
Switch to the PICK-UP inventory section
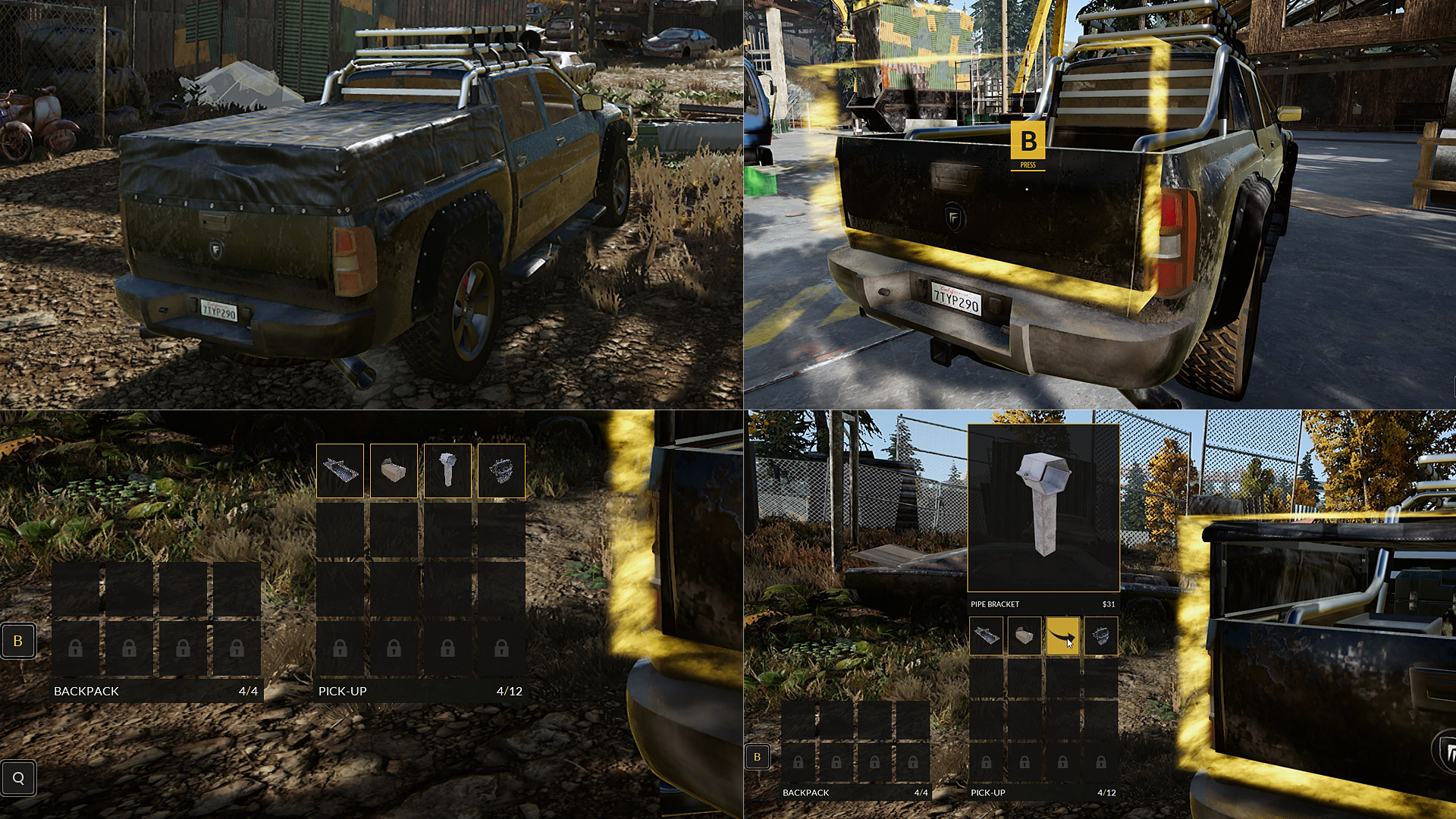(342, 691)
